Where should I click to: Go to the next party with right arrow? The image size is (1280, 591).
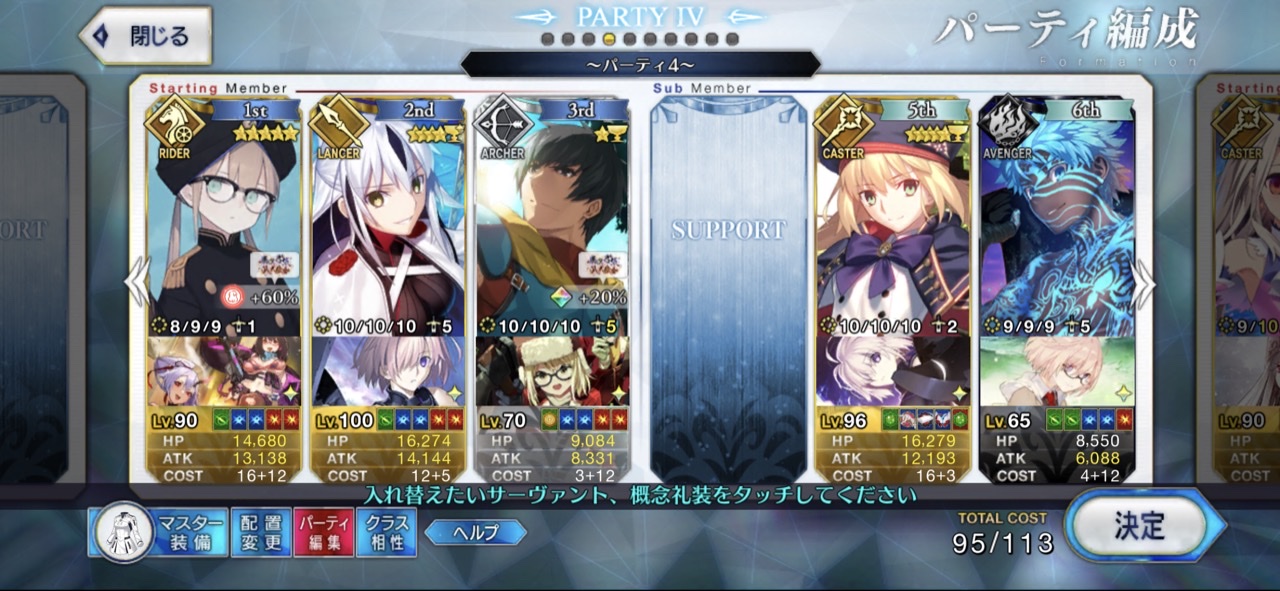1143,285
